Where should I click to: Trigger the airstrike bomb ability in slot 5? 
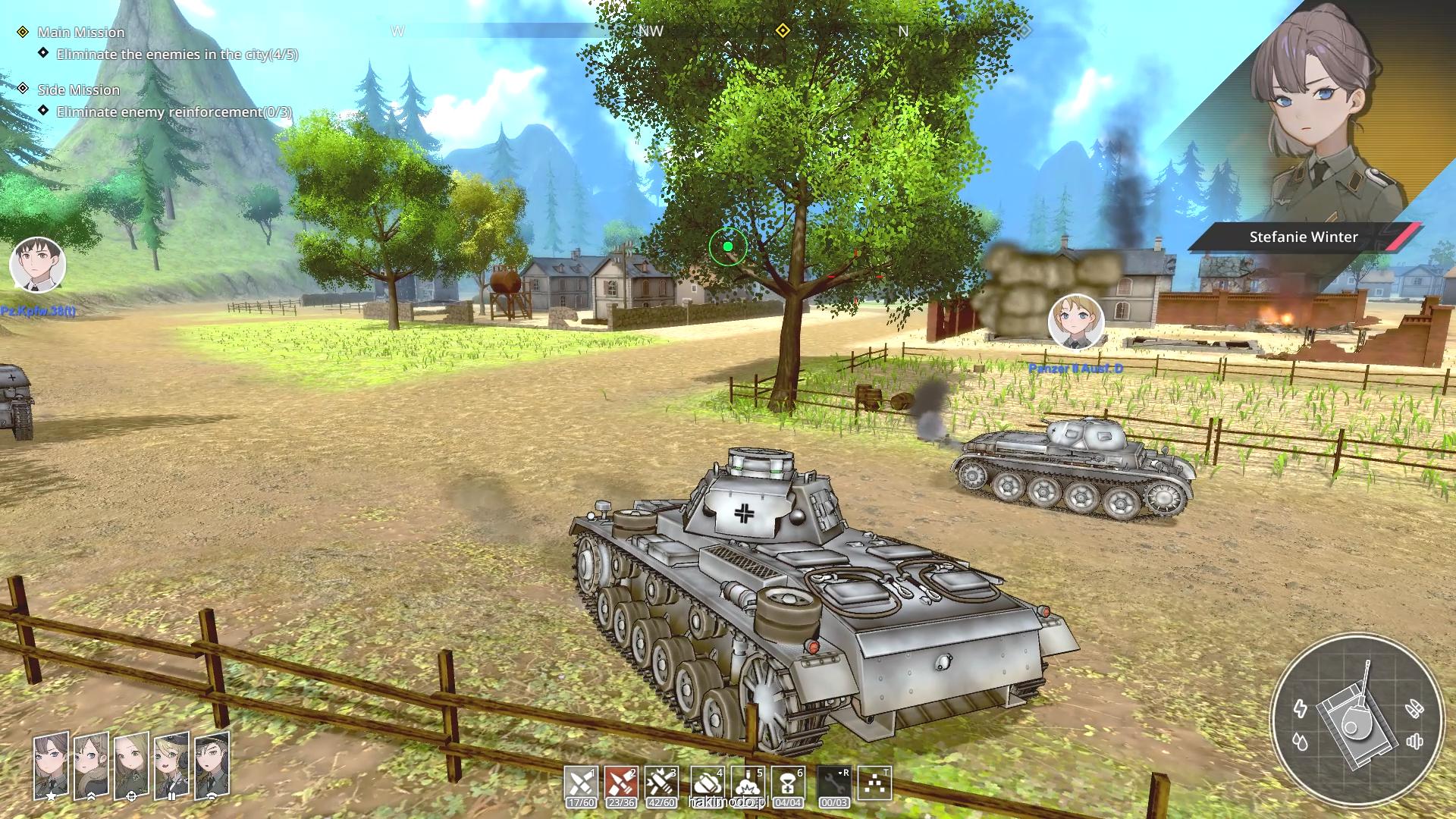click(748, 783)
